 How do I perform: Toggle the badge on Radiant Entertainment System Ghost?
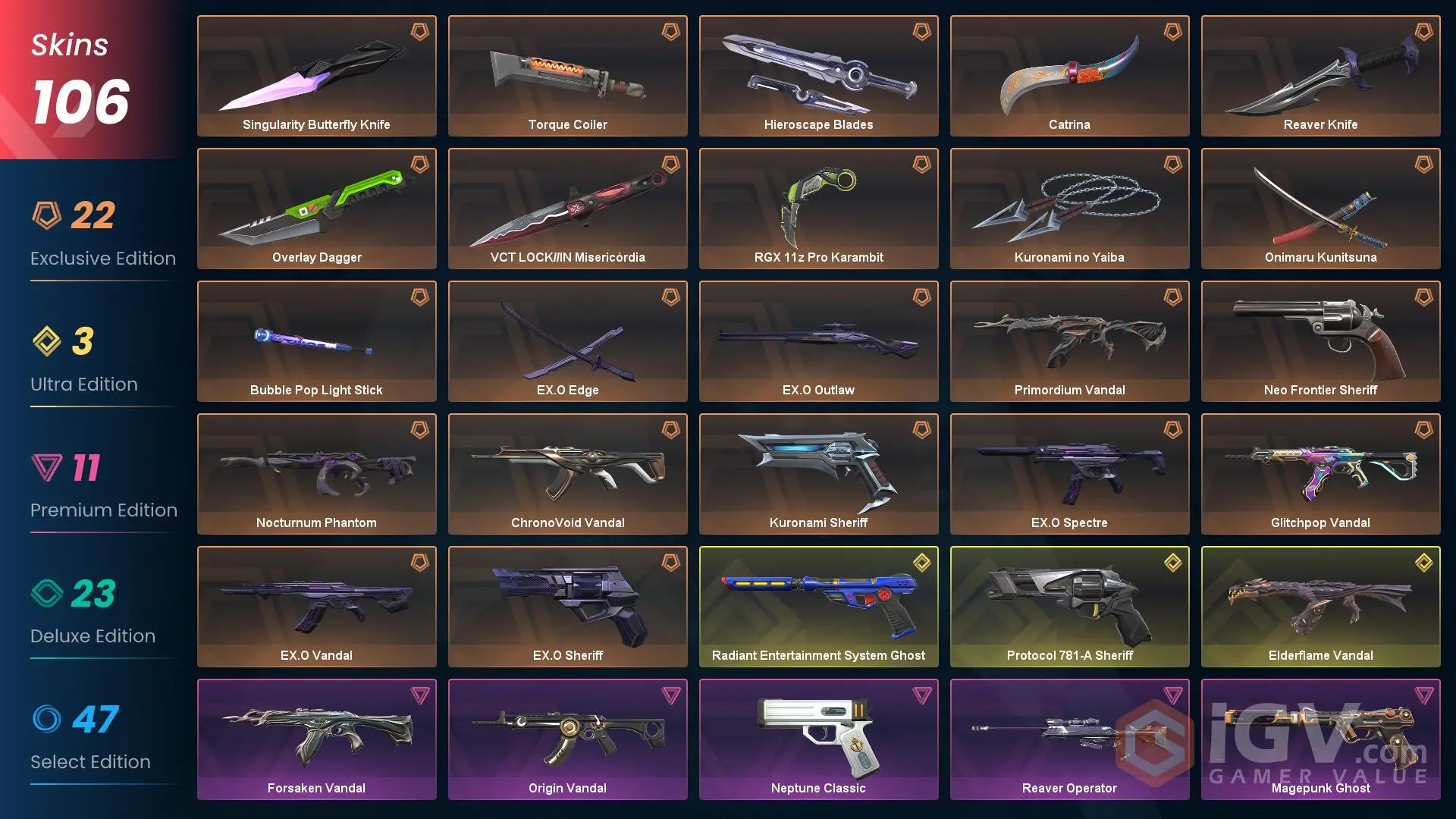coord(922,563)
